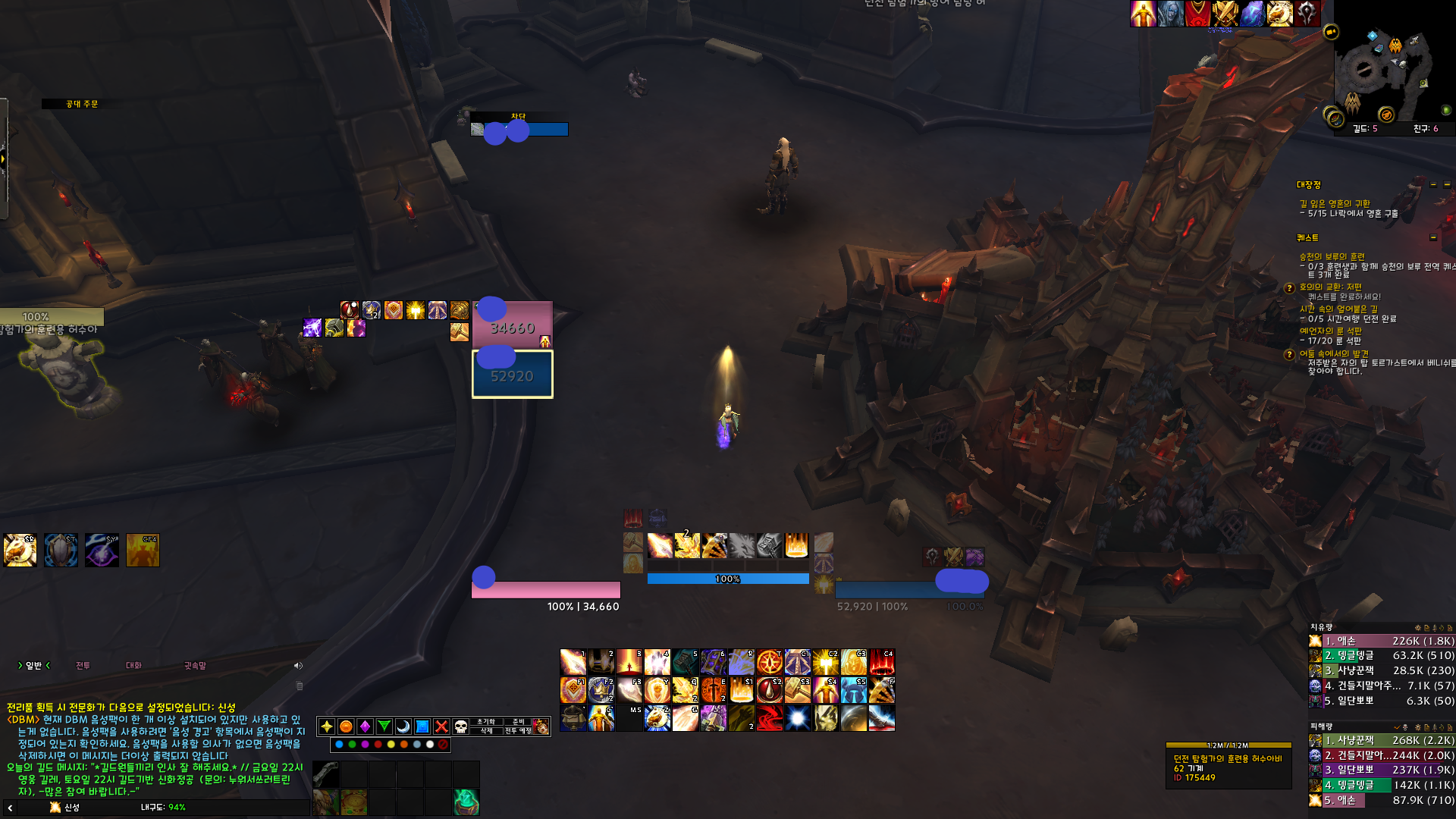Open the 귓속말 whisper chat tab
The width and height of the screenshot is (1456, 819).
click(195, 666)
